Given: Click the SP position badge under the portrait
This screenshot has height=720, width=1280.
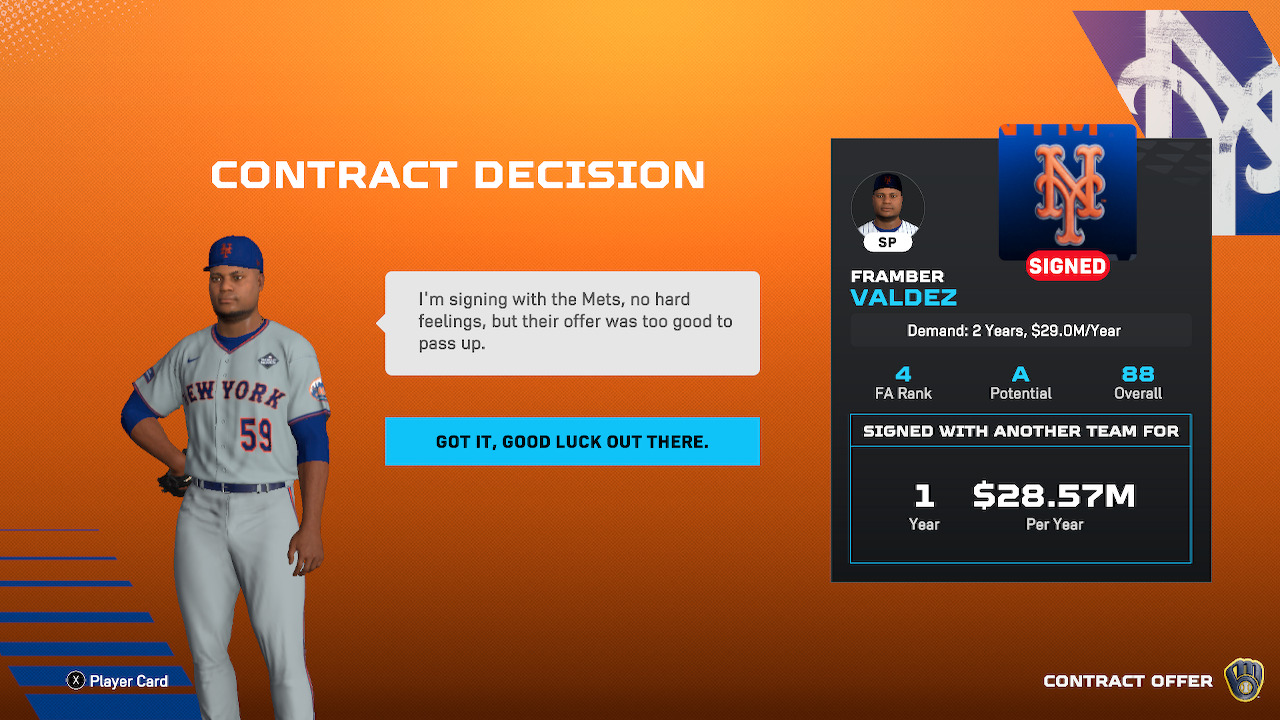Looking at the screenshot, I should click(x=887, y=242).
